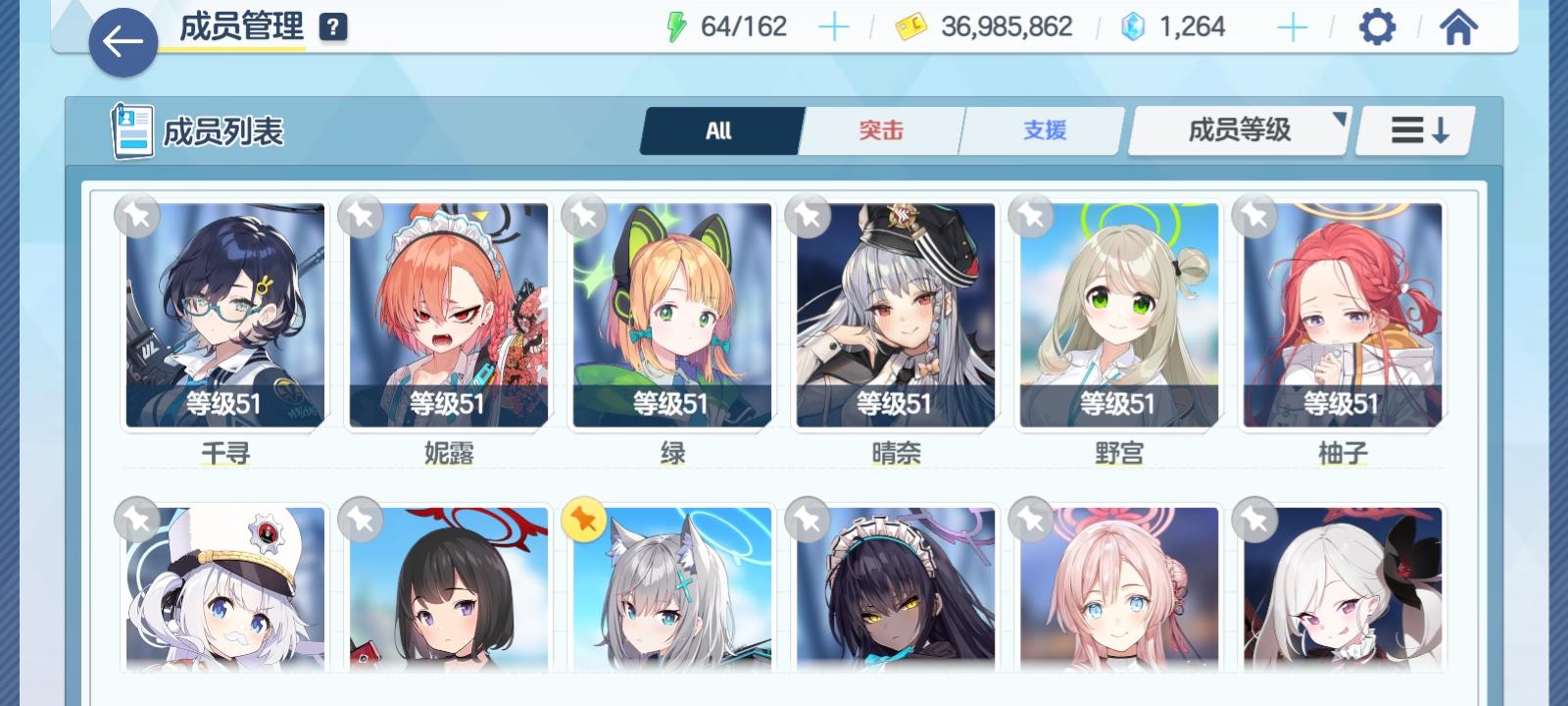Click the yellow credits card icon
The image size is (1568, 706).
click(x=913, y=26)
